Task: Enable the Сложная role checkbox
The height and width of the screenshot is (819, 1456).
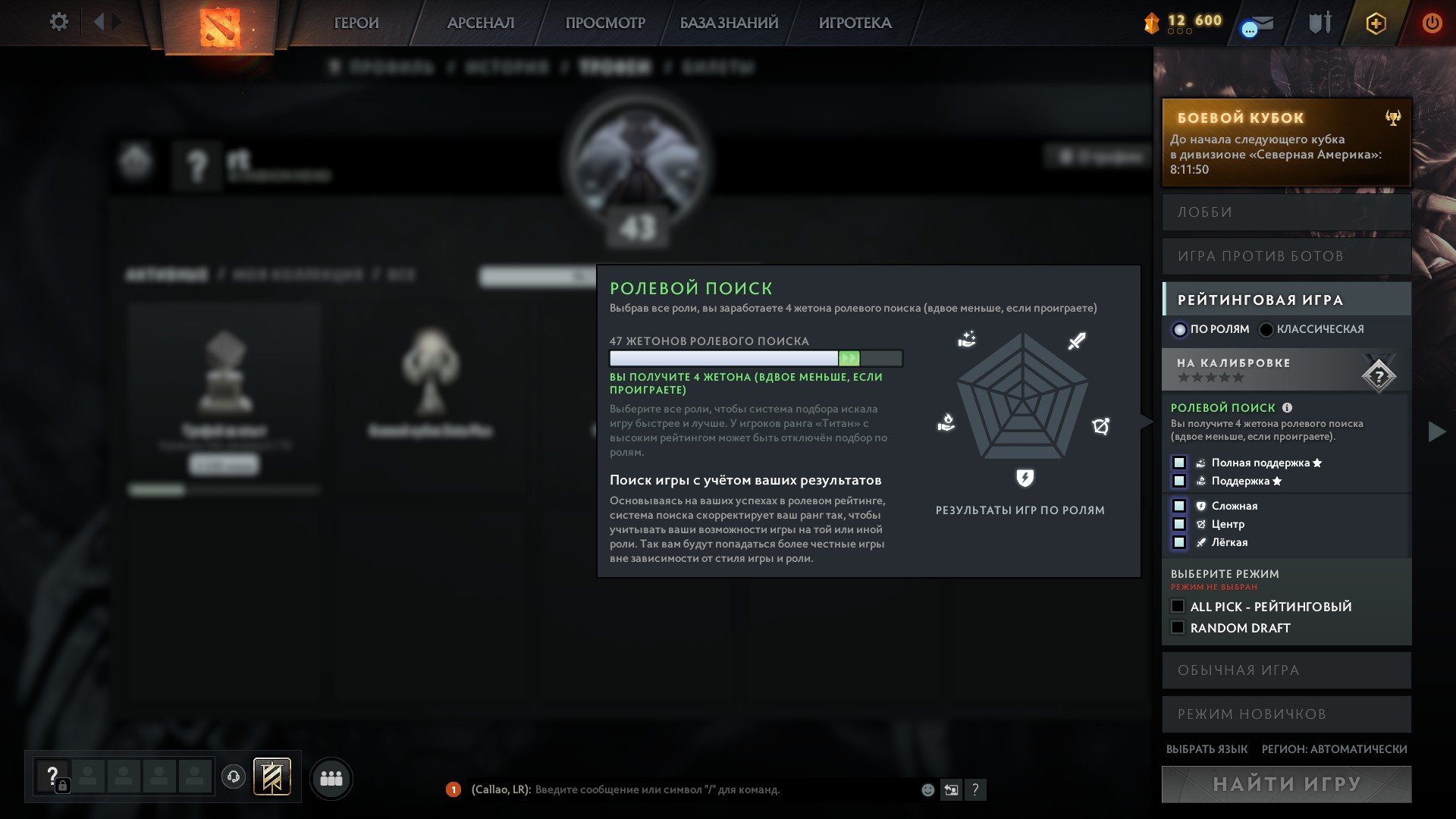Action: tap(1179, 505)
